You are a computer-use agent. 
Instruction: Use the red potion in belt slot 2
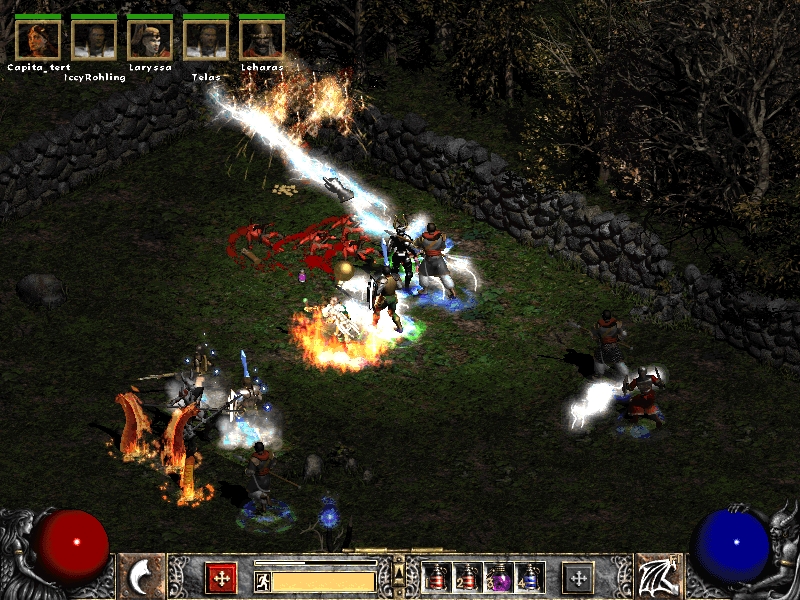tap(467, 577)
